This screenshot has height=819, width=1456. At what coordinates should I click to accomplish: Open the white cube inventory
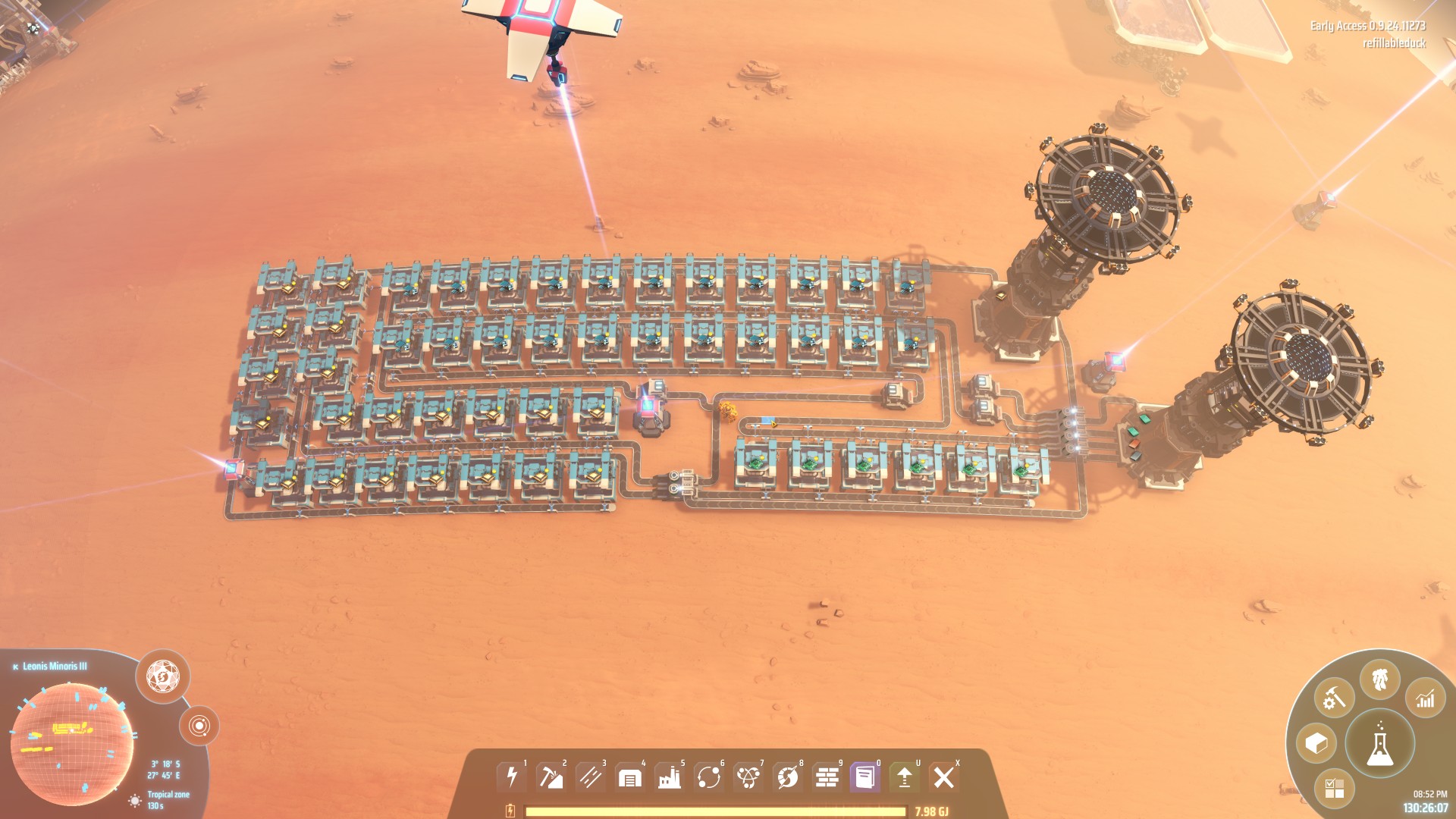pos(1316,743)
